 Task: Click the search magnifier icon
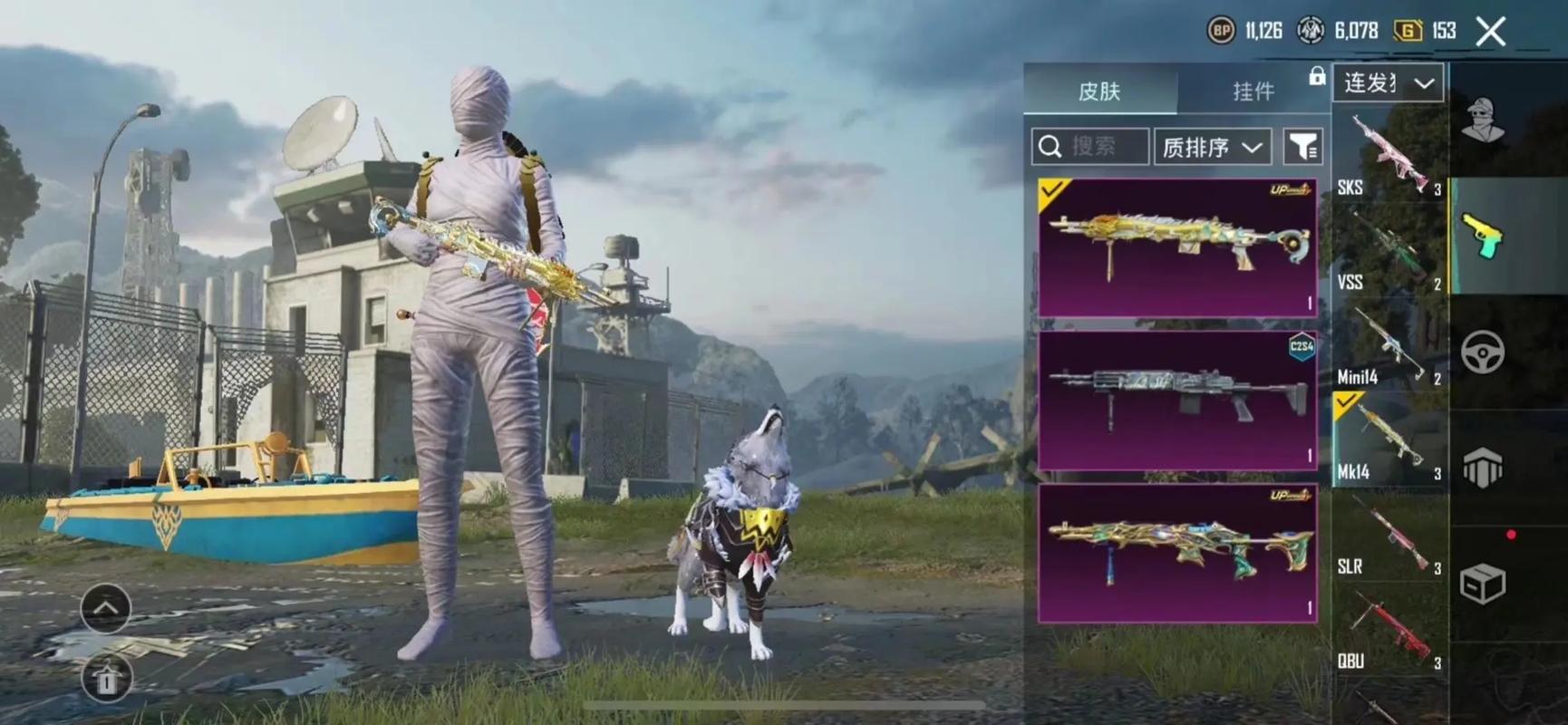coord(1051,146)
